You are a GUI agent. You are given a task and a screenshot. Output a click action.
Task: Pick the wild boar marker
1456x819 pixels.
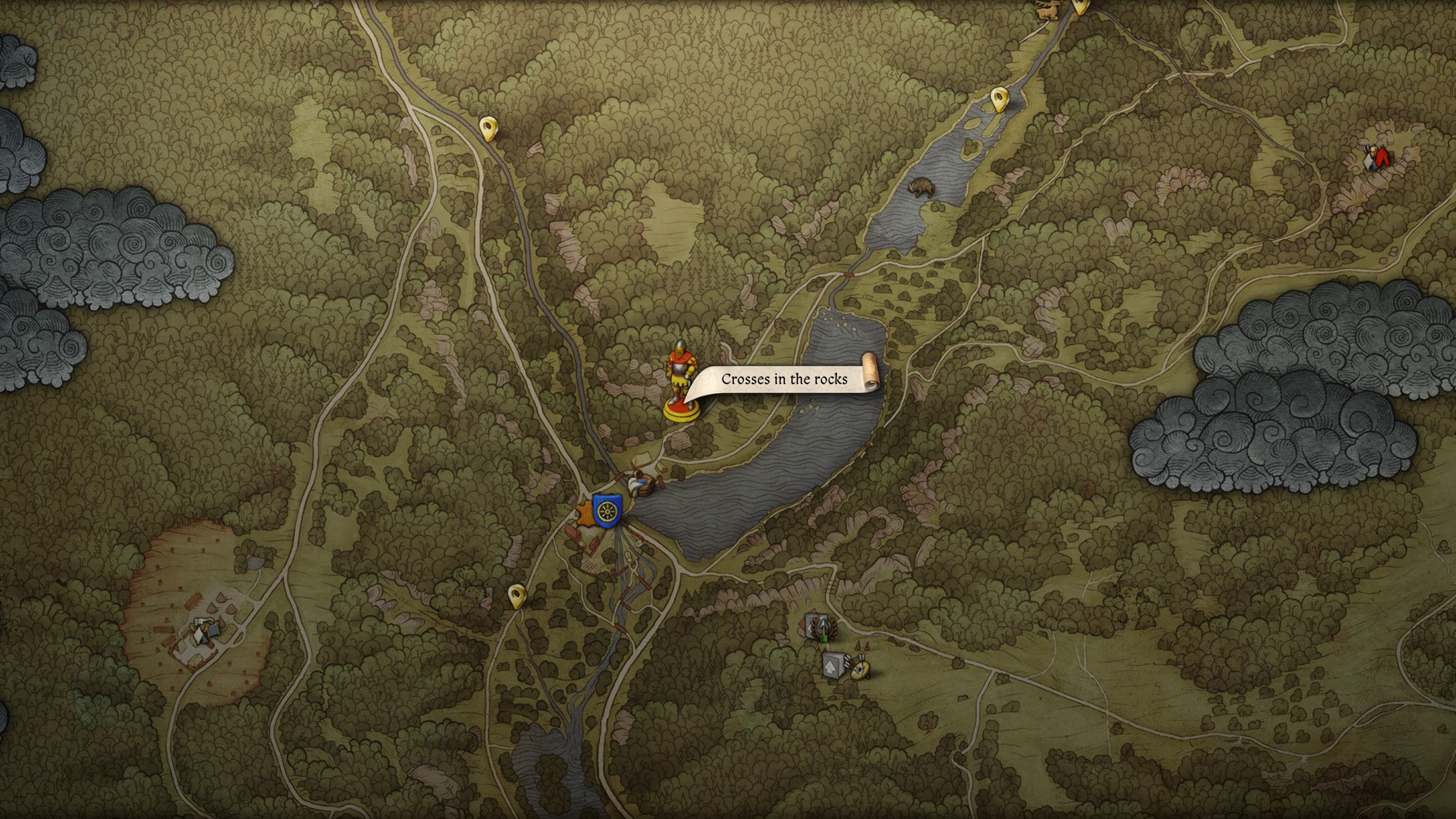point(921,187)
